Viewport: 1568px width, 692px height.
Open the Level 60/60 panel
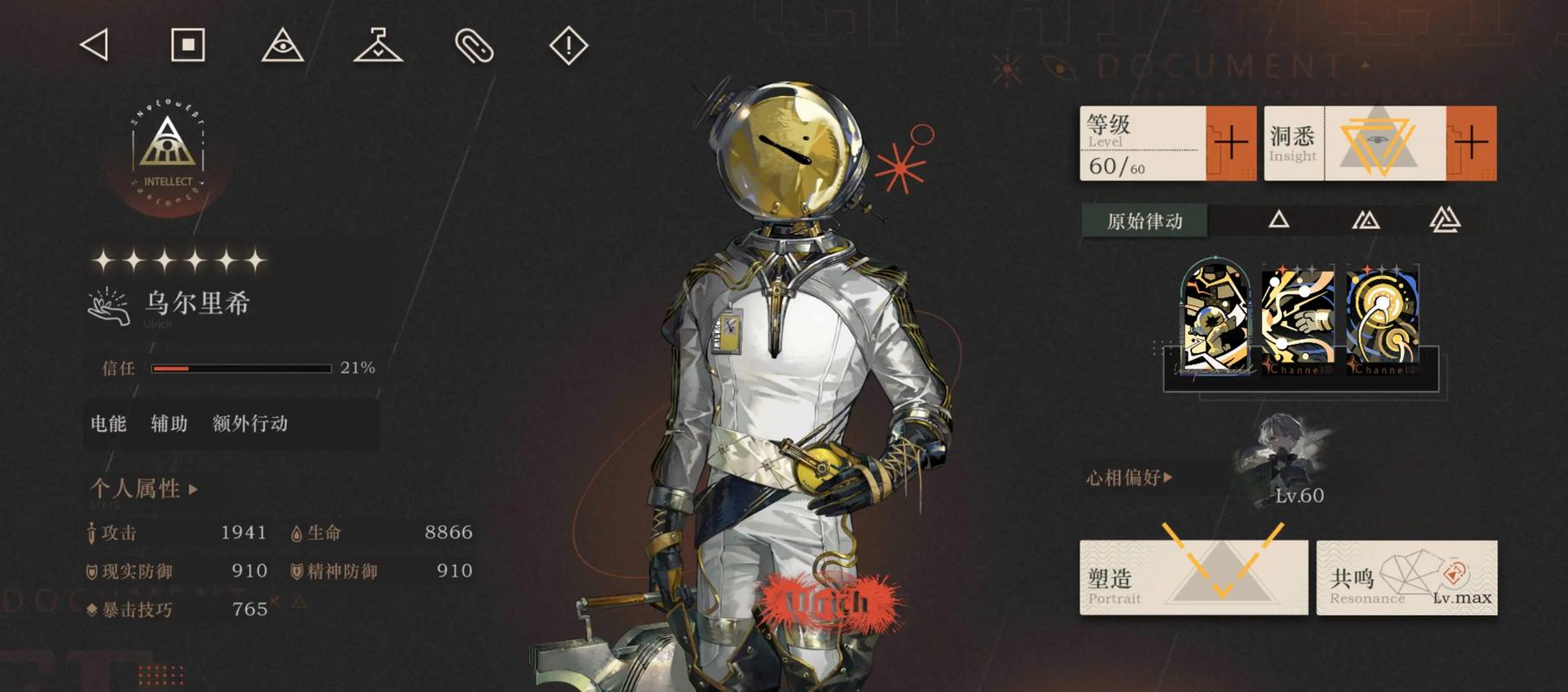[x=1142, y=144]
